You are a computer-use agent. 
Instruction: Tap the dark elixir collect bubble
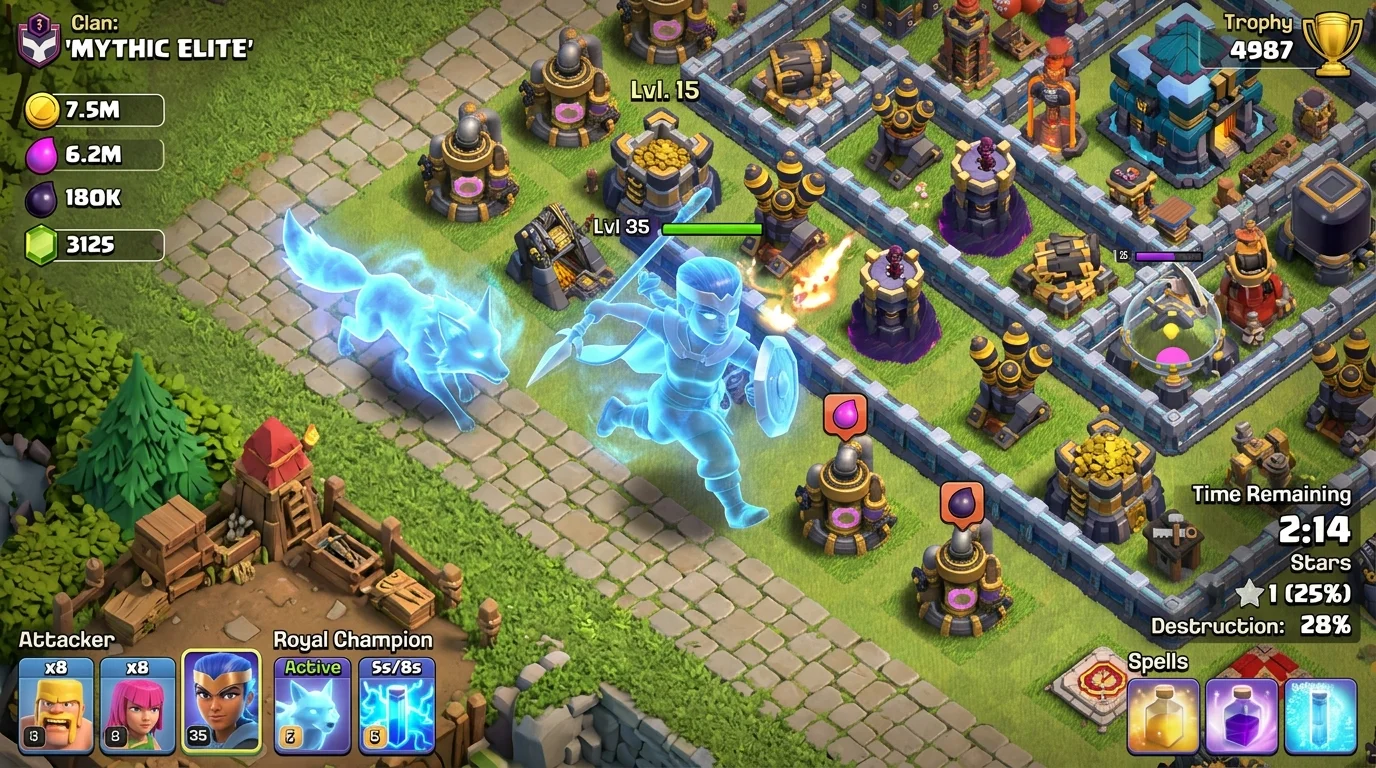point(961,503)
